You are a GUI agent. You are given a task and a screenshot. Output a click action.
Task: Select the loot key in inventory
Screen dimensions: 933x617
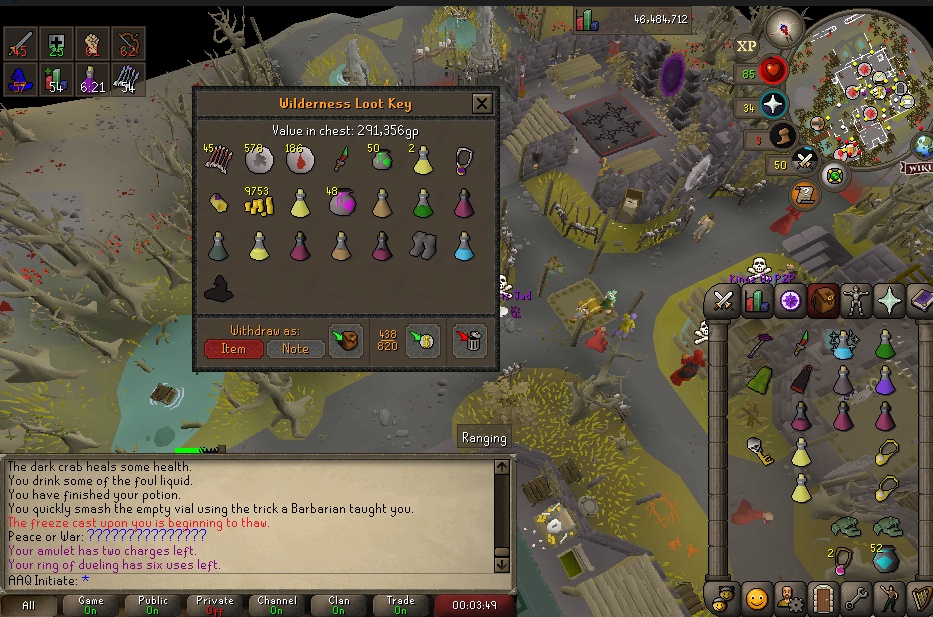coord(759,451)
